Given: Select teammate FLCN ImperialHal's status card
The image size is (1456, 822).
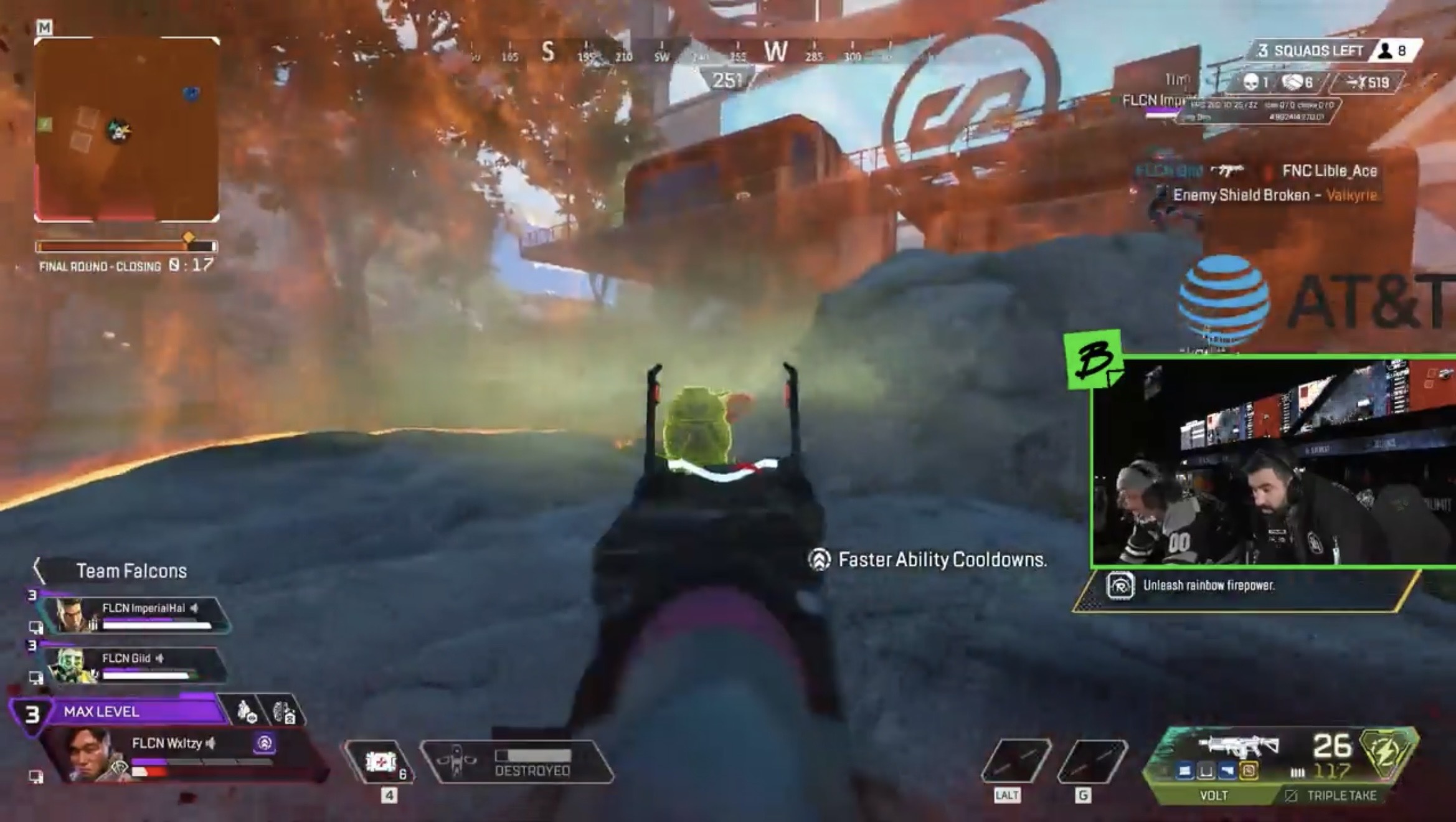Looking at the screenshot, I should (134, 615).
